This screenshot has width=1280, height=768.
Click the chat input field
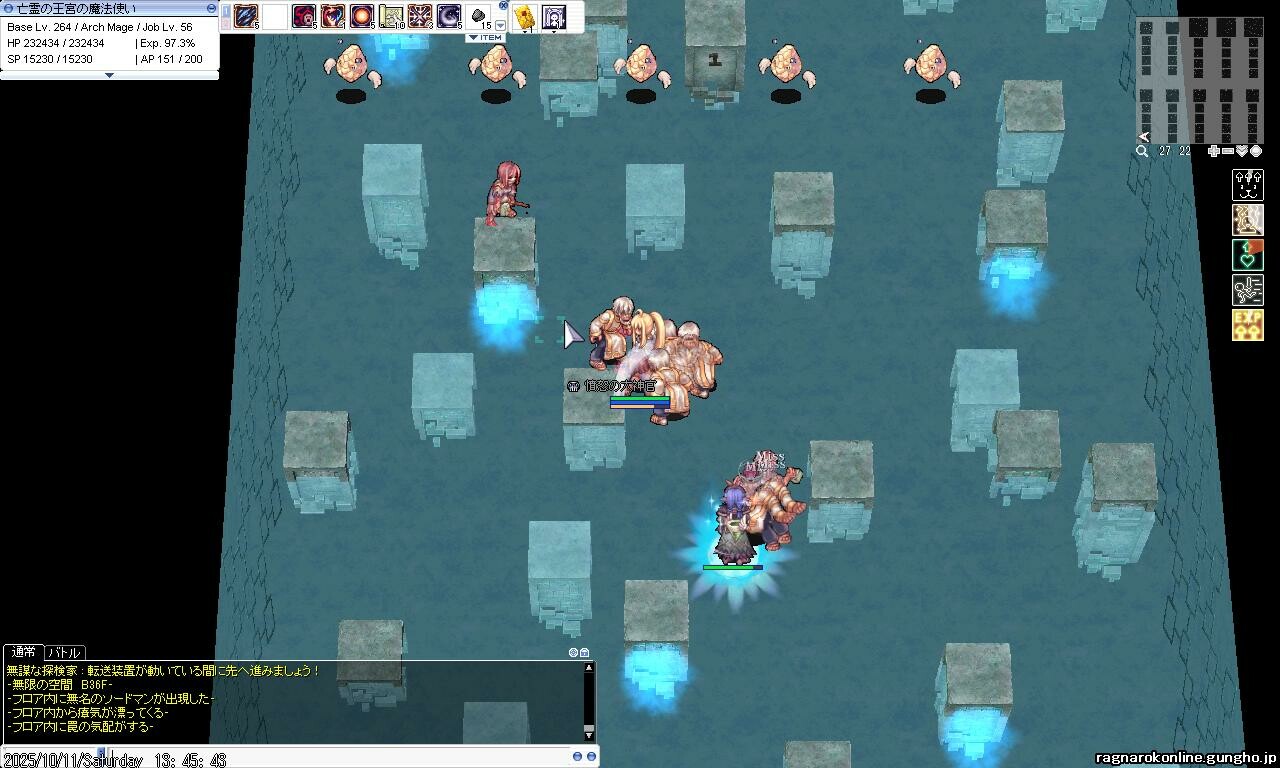coord(300,758)
